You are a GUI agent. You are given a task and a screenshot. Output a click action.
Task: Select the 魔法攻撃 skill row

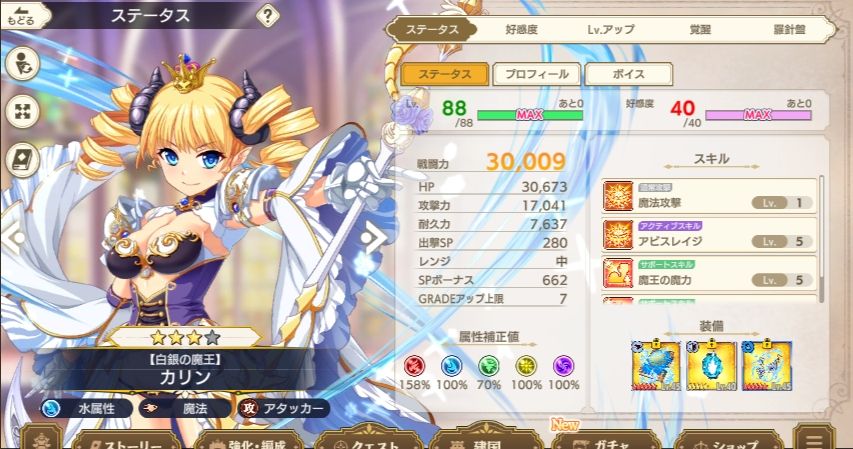709,196
